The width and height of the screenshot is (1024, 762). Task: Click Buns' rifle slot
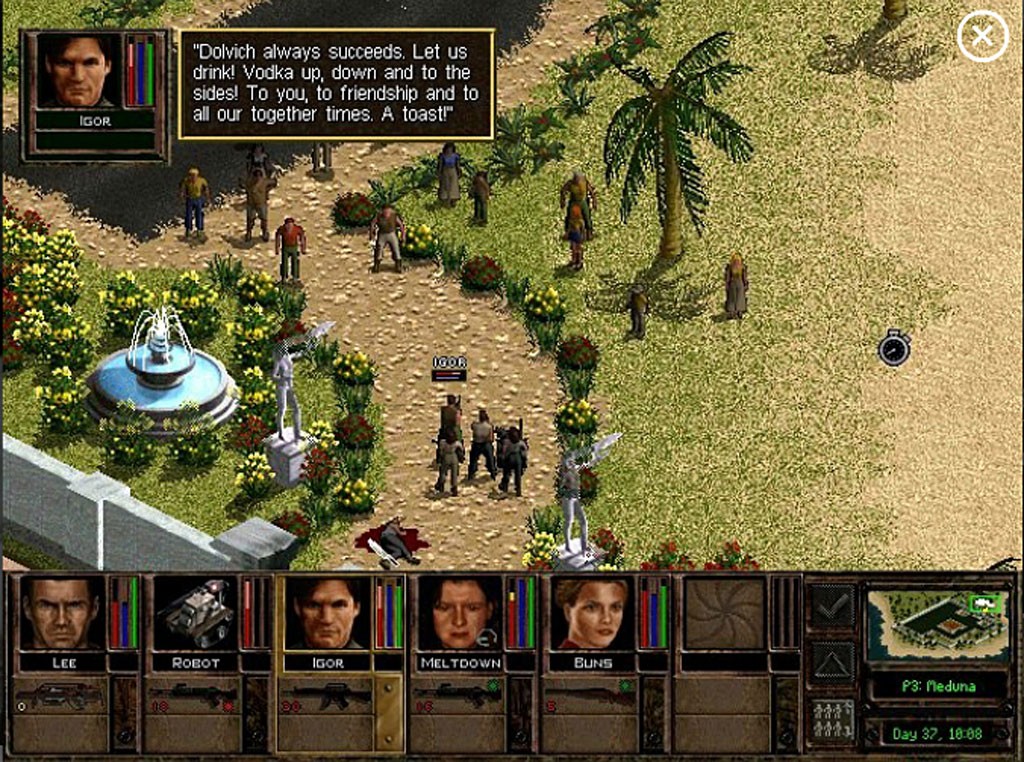[590, 696]
